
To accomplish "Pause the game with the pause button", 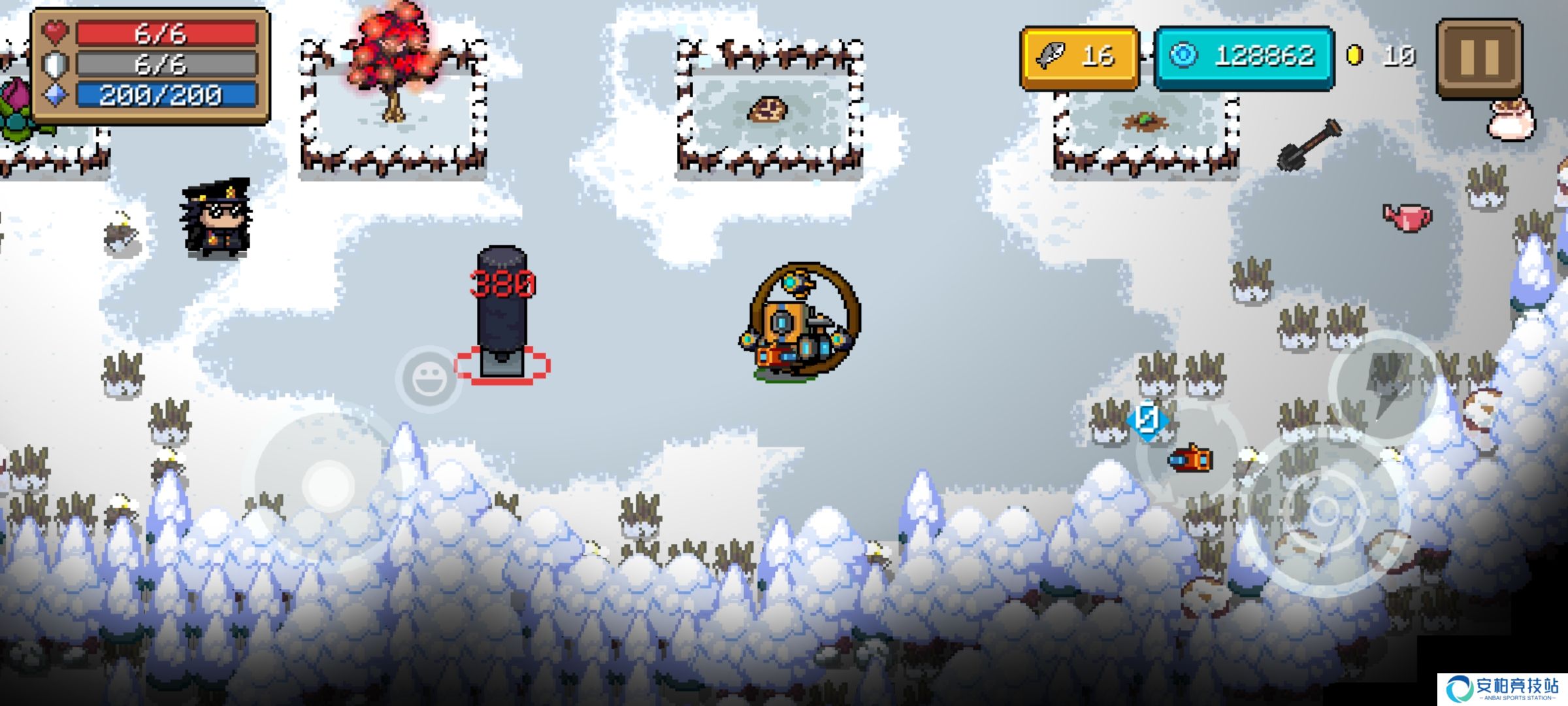I will [x=1478, y=58].
